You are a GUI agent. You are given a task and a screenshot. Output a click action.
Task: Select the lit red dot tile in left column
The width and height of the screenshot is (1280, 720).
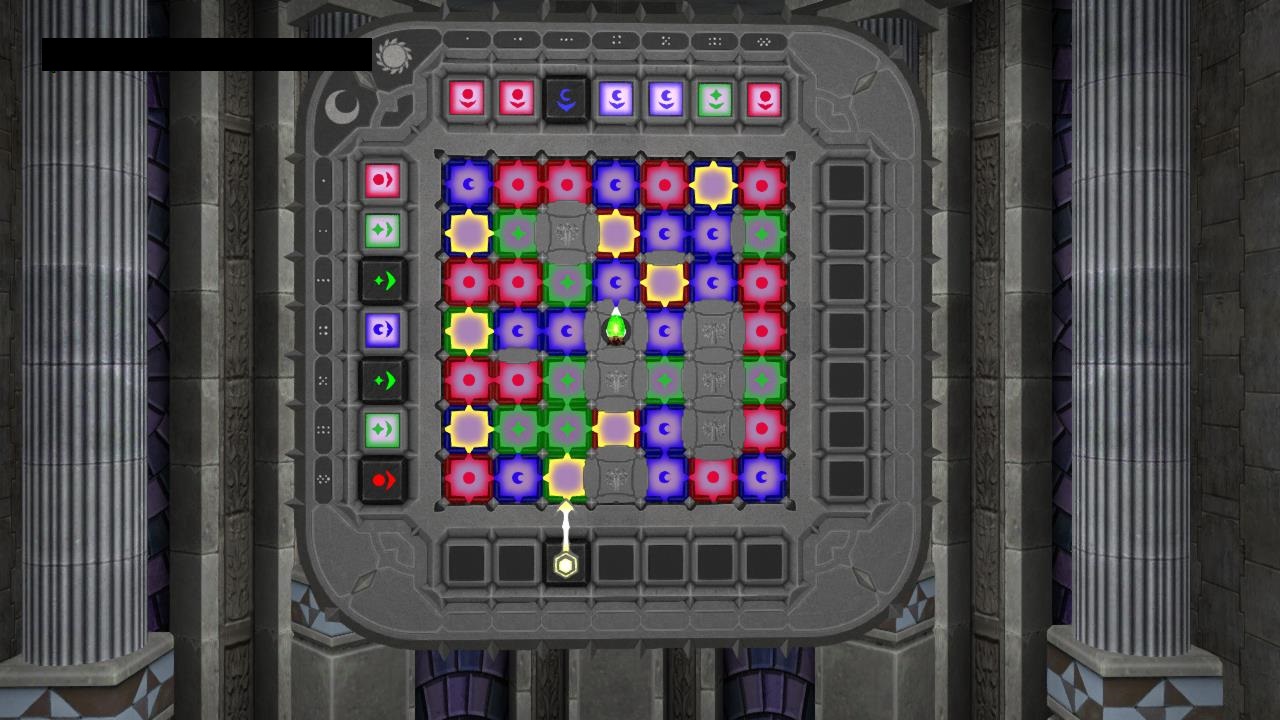coord(383,181)
